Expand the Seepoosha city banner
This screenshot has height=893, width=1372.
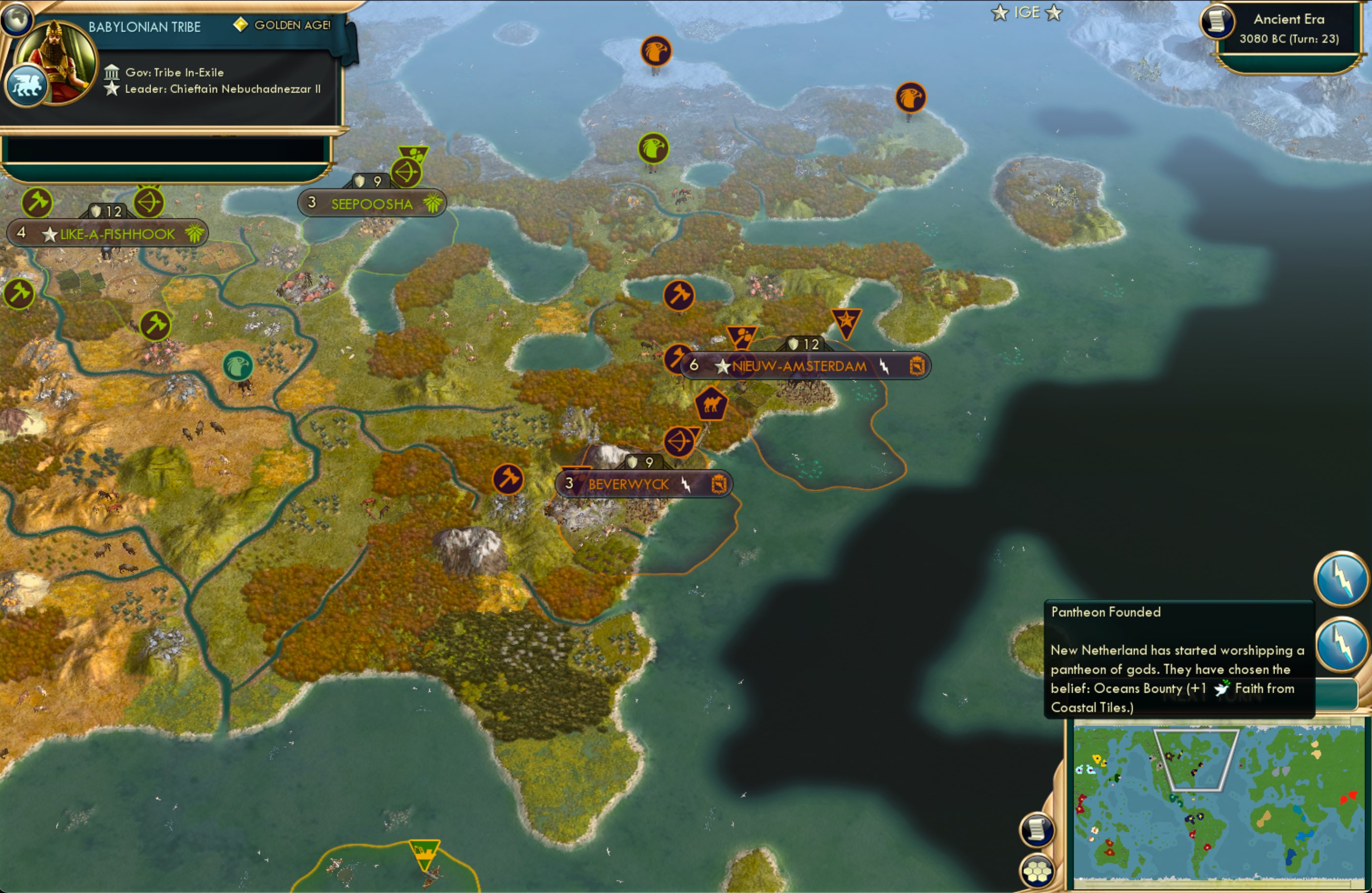click(372, 203)
